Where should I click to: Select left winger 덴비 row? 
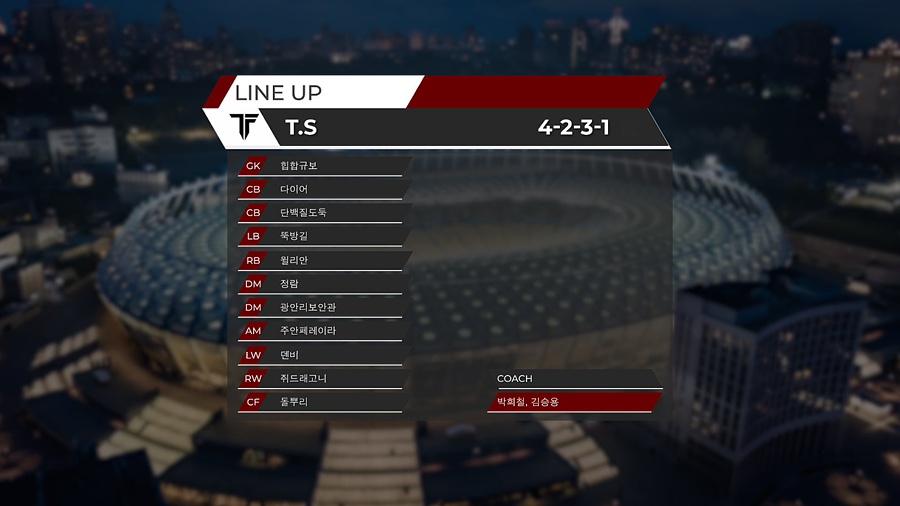(x=291, y=355)
